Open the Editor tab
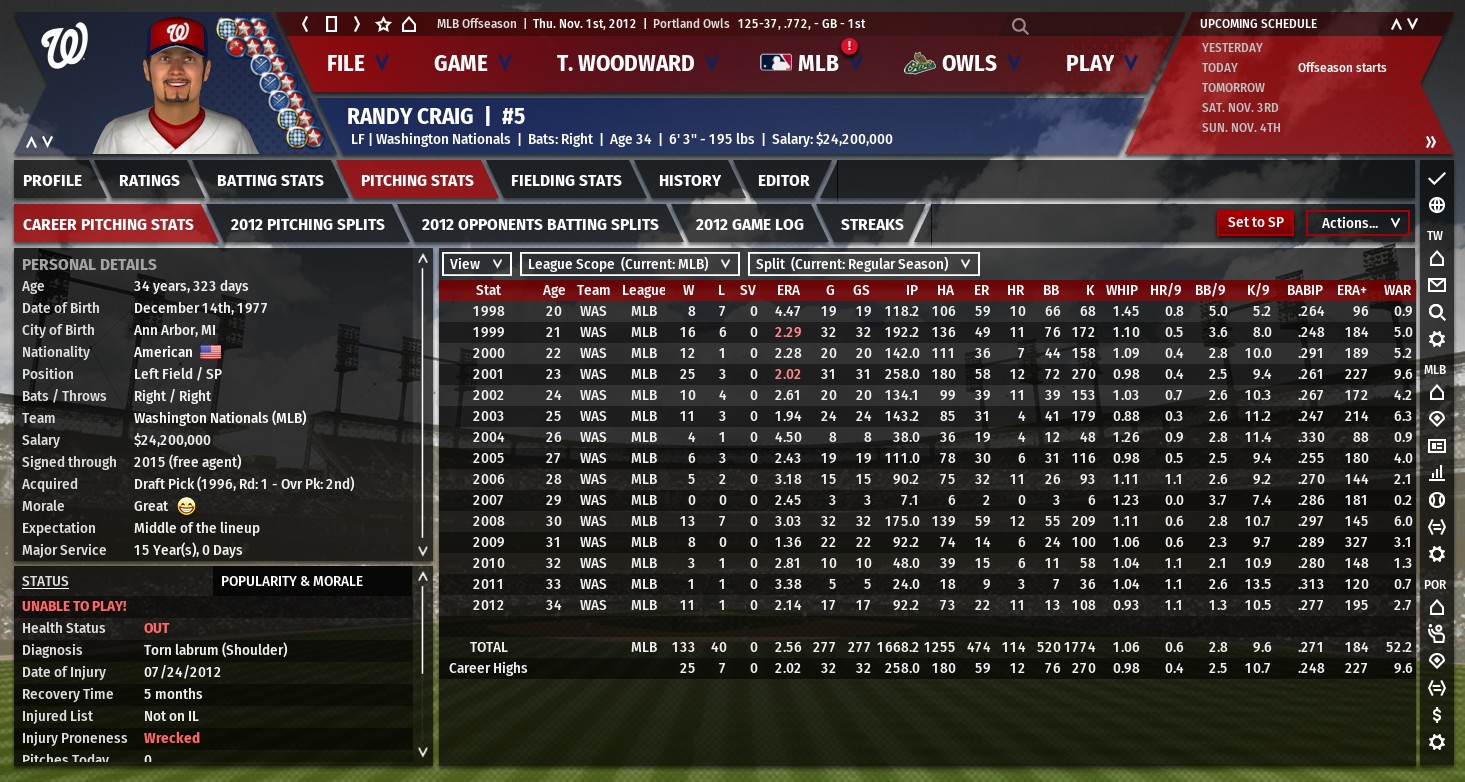This screenshot has height=782, width=1465. 783,181
